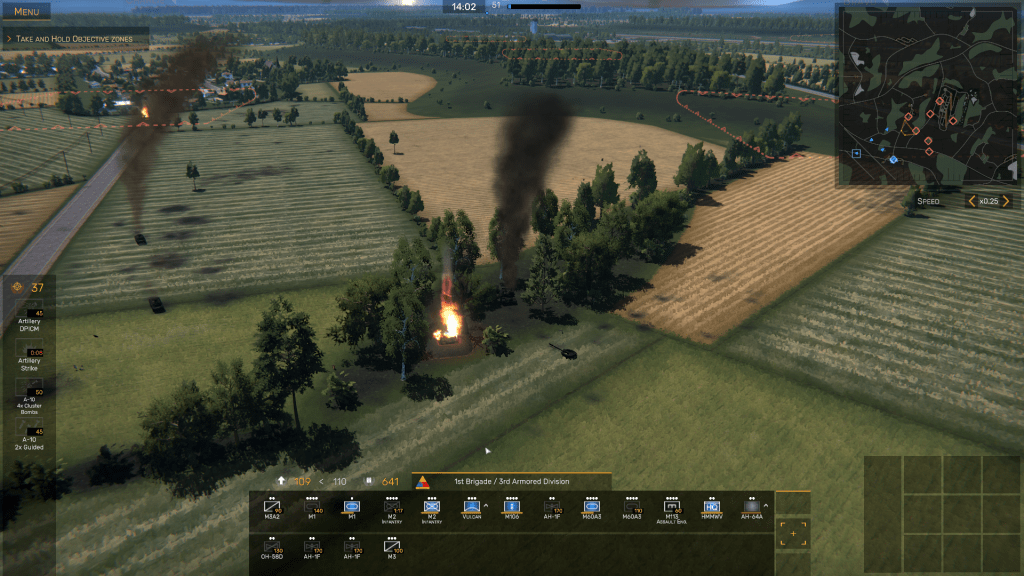Screen dimensions: 1024x576
Task: Pick the M113 Assault Eng. unit card
Action: [672, 509]
